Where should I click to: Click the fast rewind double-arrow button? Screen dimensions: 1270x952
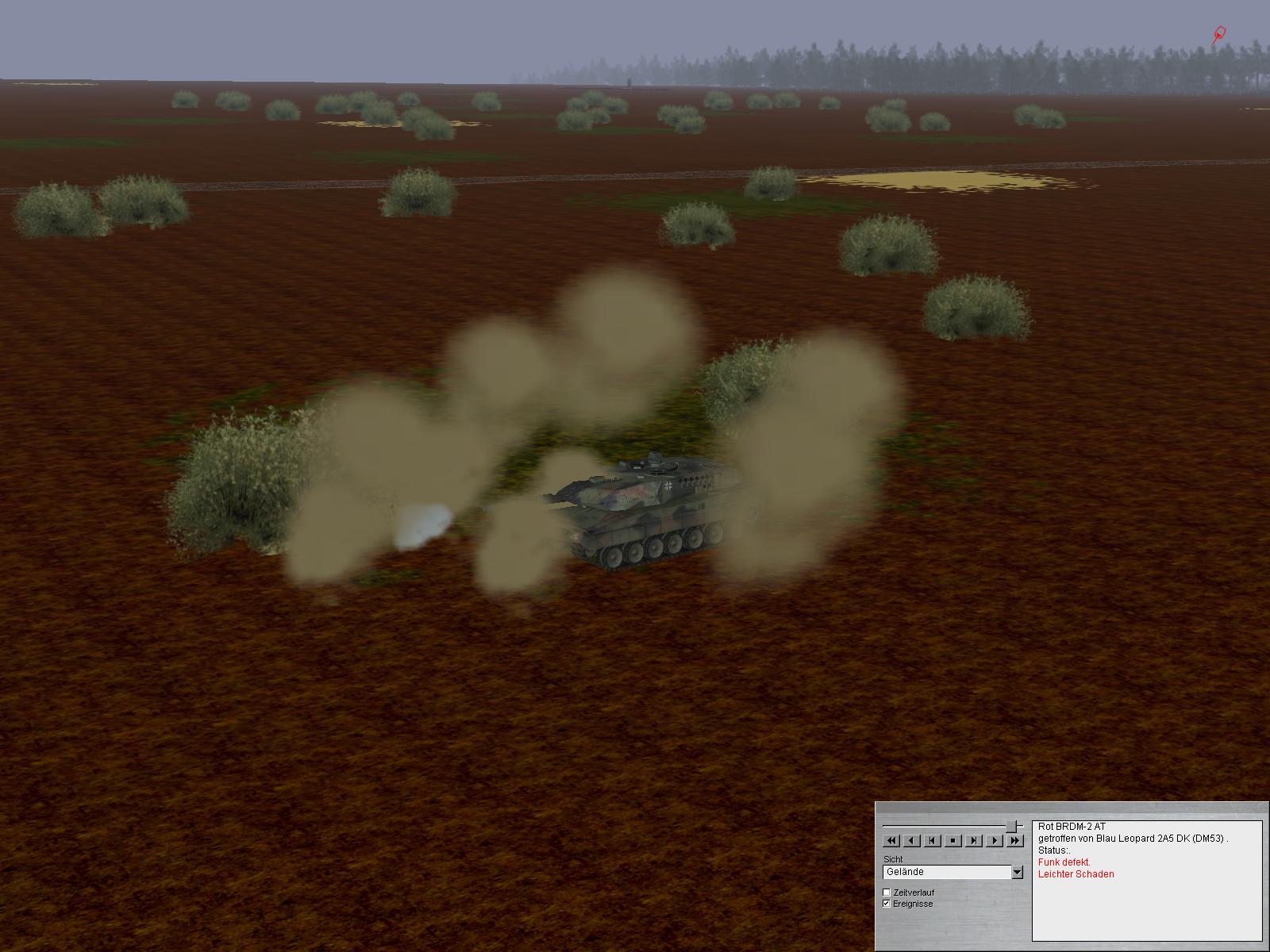[891, 841]
